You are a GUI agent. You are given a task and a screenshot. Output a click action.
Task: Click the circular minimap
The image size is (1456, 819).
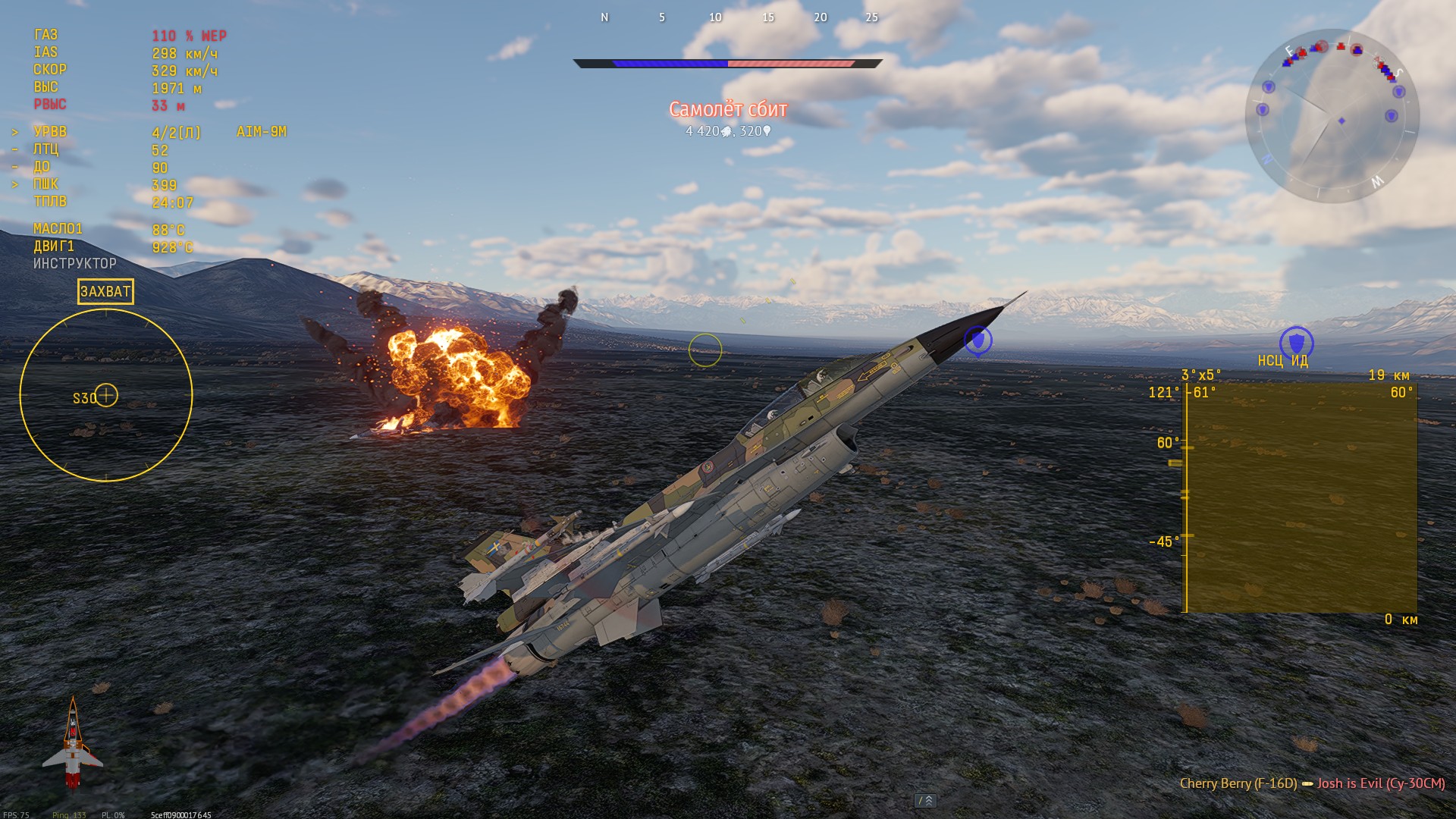pos(1332,116)
